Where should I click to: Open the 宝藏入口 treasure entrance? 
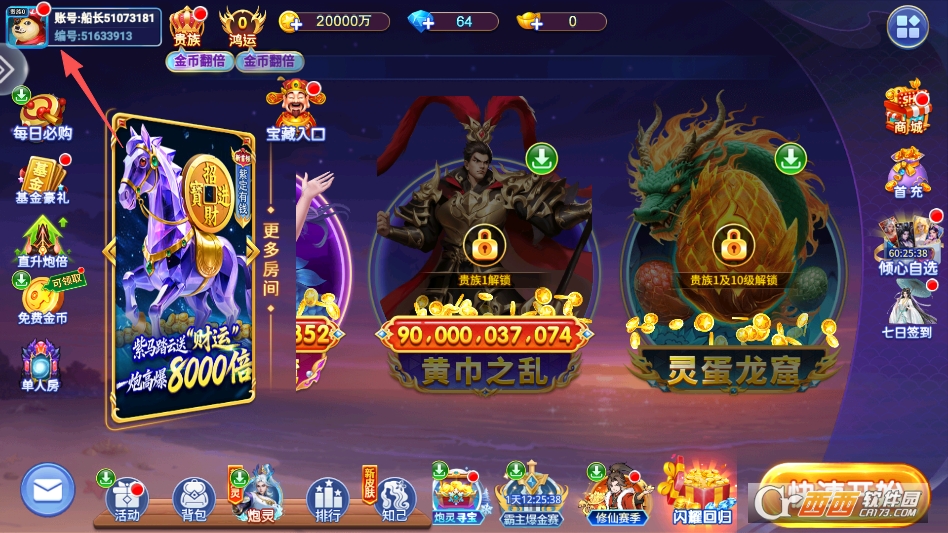point(295,110)
